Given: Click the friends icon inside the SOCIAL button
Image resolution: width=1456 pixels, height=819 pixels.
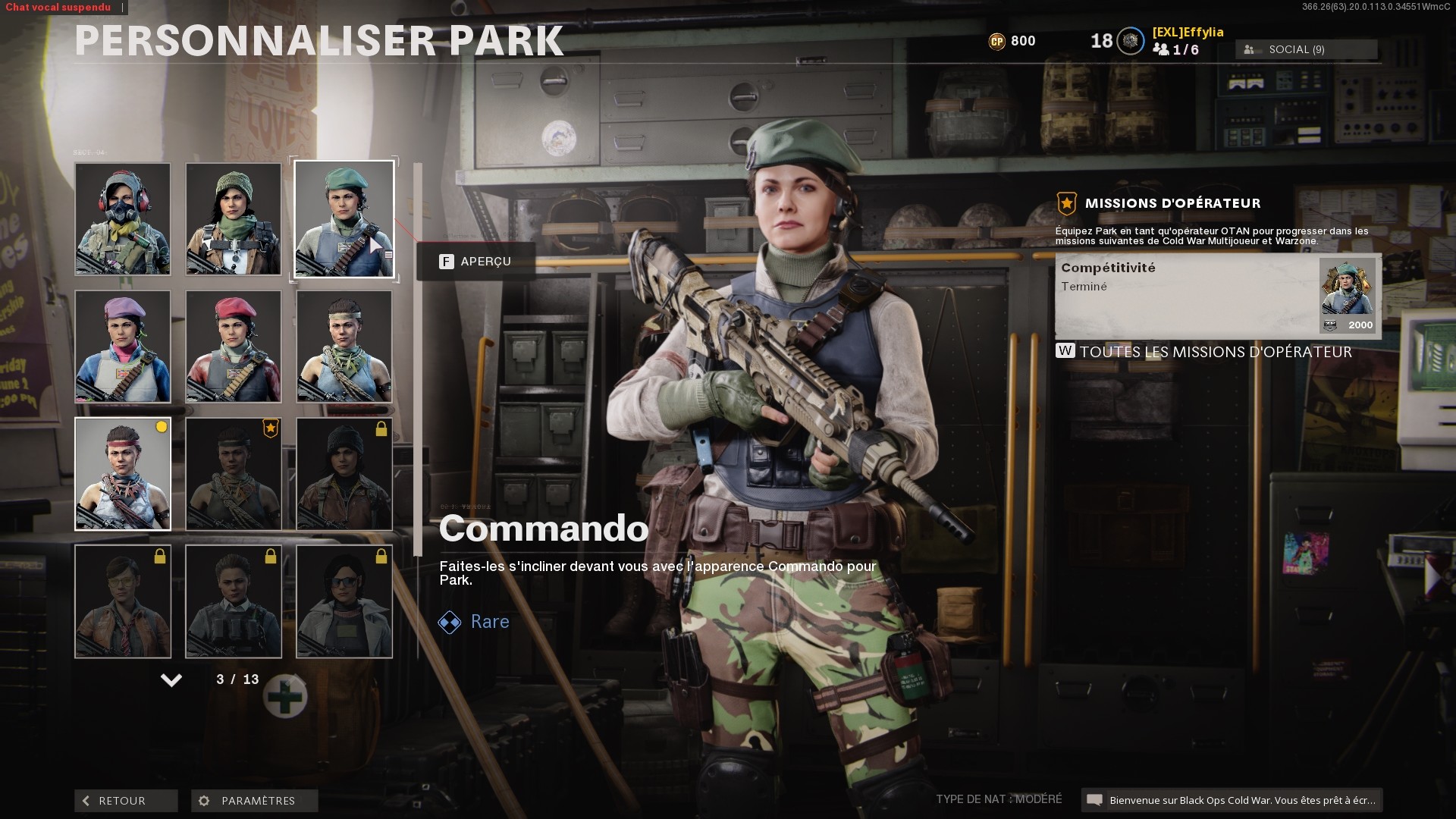Looking at the screenshot, I should (1250, 49).
